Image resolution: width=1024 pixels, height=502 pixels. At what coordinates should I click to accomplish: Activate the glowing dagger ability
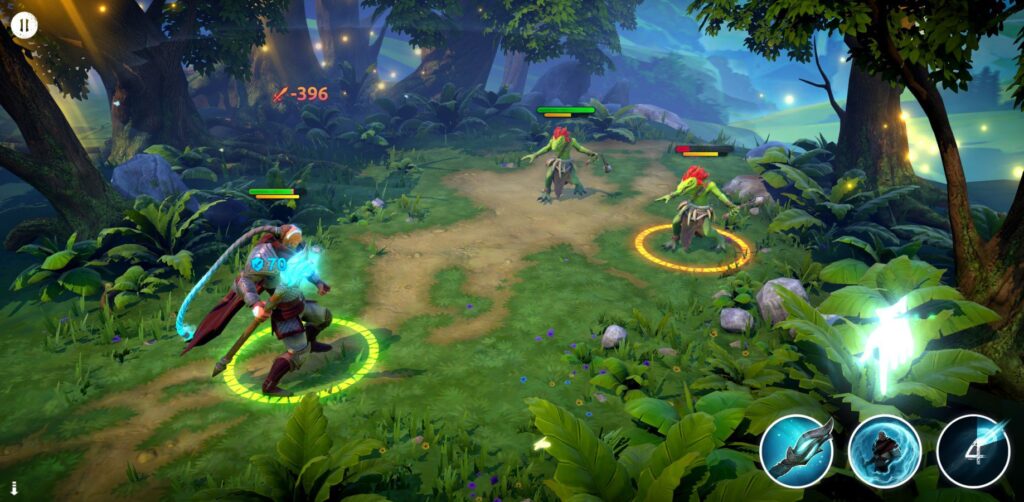(796, 451)
